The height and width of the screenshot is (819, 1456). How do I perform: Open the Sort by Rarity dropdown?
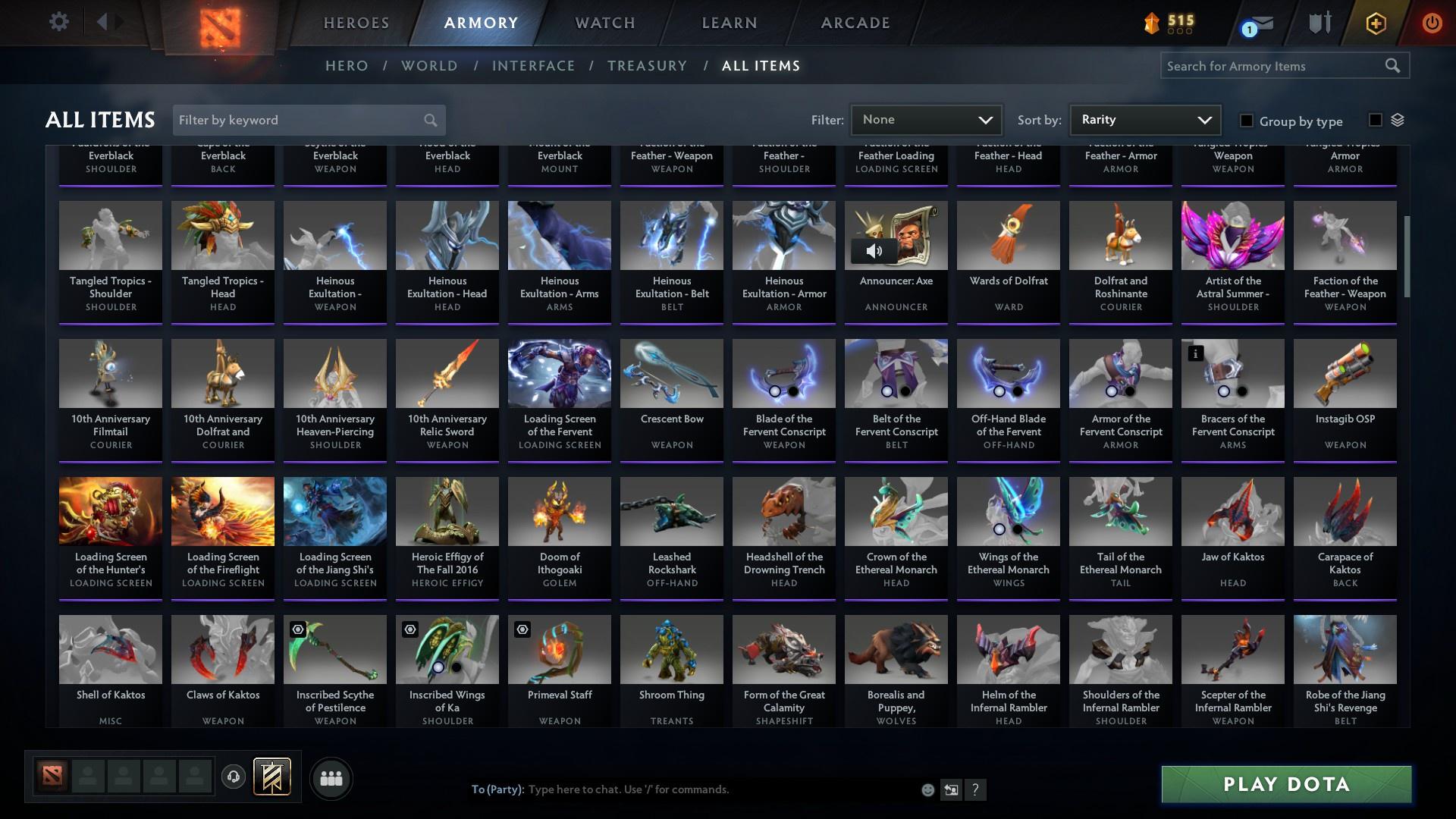(1144, 119)
